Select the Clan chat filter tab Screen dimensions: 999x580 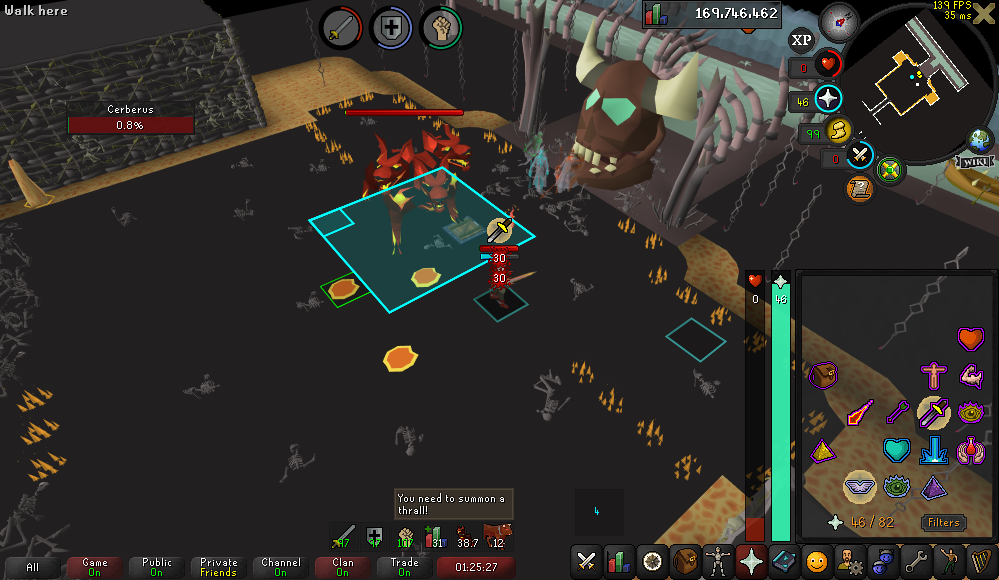(x=343, y=567)
